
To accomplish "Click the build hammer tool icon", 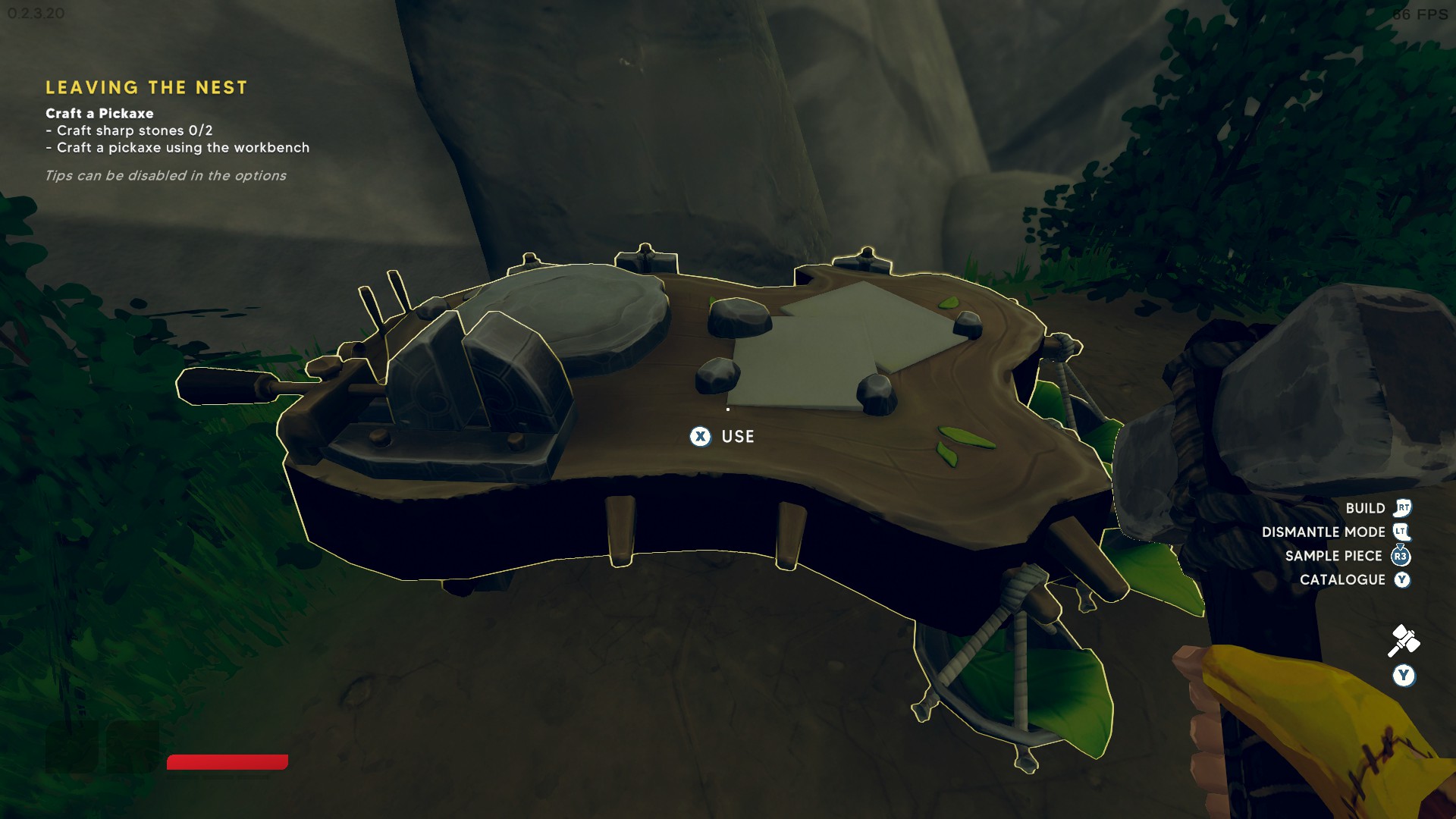I will click(x=1403, y=641).
